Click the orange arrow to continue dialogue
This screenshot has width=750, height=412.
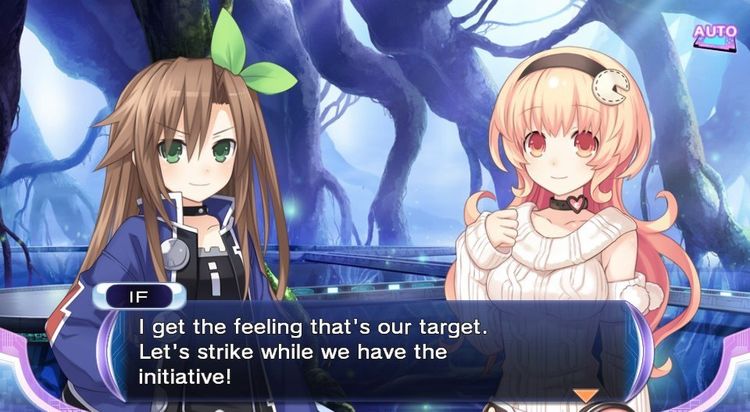pos(585,396)
